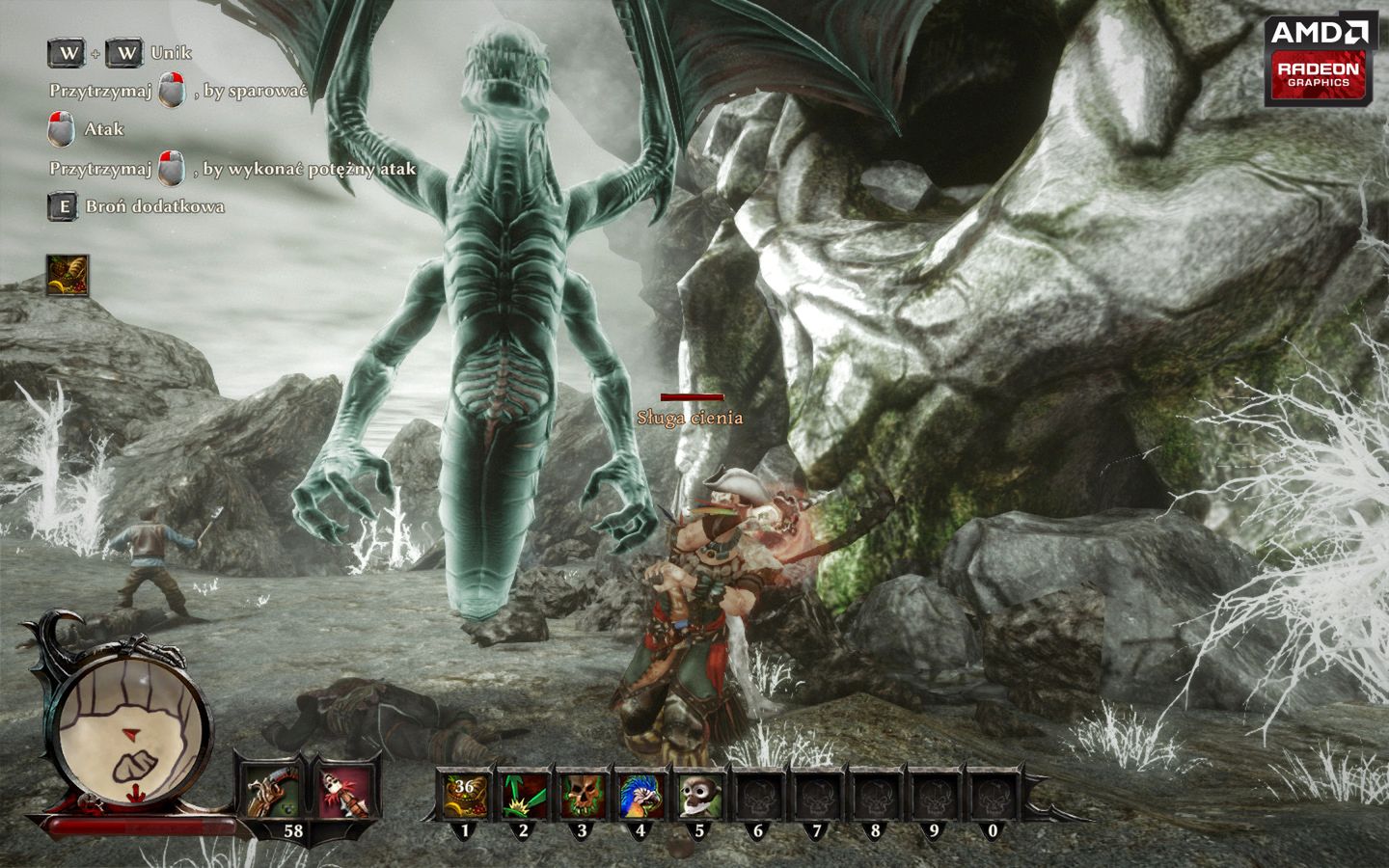The image size is (1389, 868).
Task: Activate the voodoo skull mask in slot 3
Action: tap(582, 796)
